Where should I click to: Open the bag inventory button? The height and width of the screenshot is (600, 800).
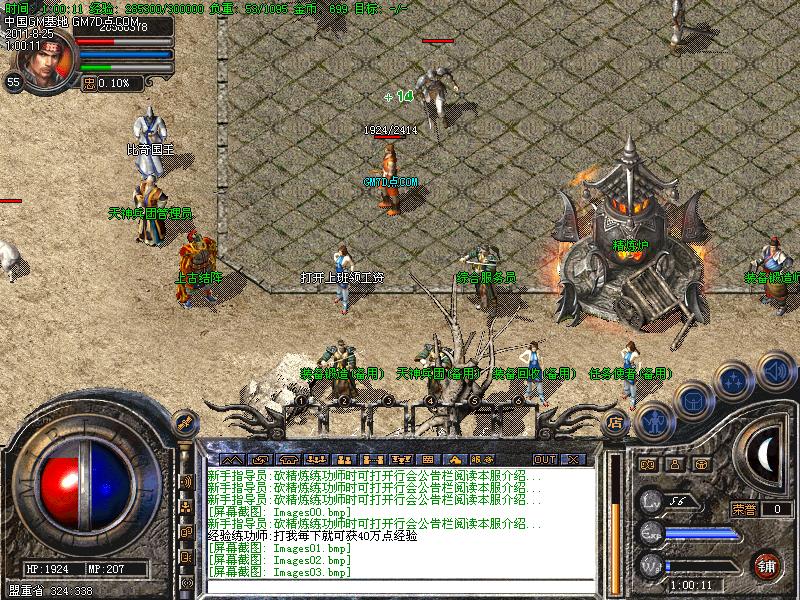(692, 401)
